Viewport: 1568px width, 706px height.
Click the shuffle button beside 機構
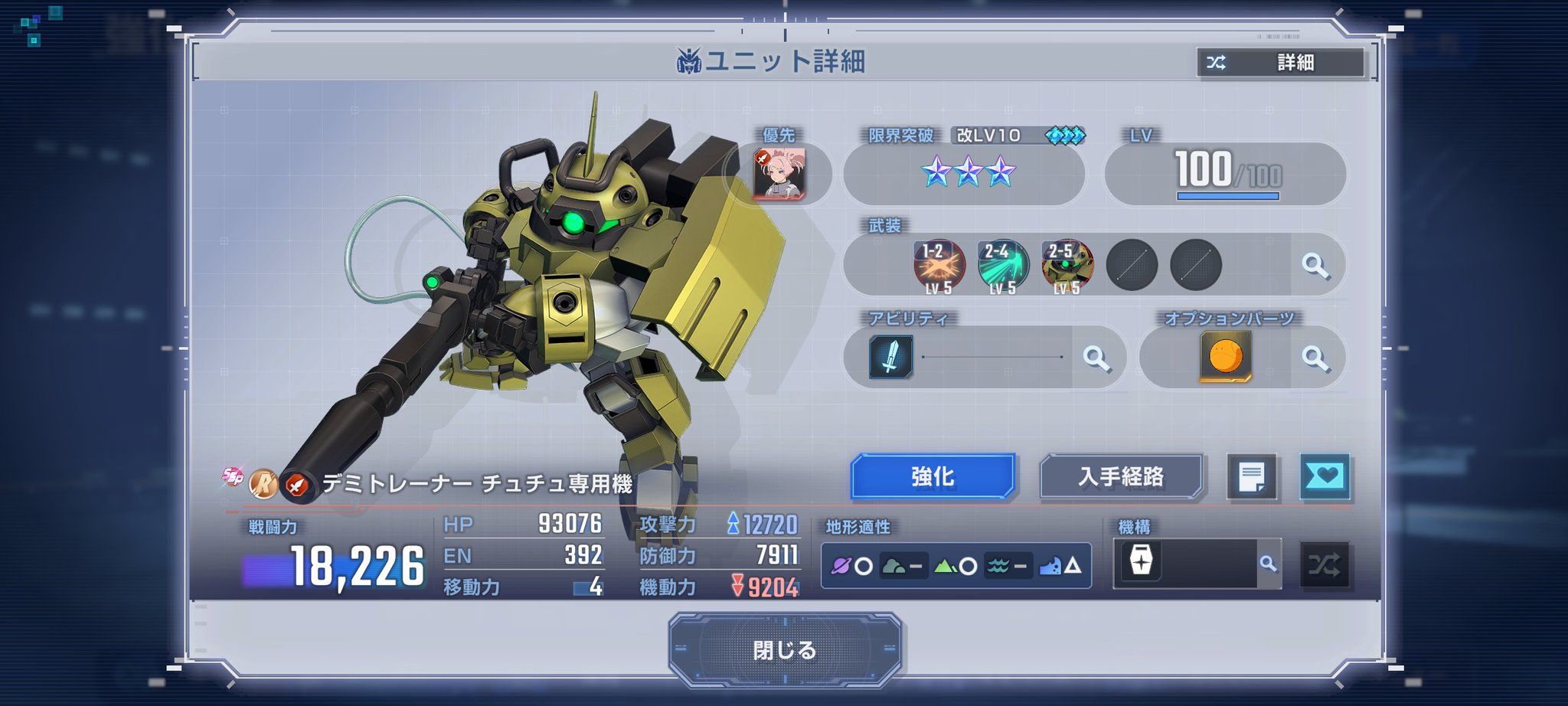(1325, 565)
